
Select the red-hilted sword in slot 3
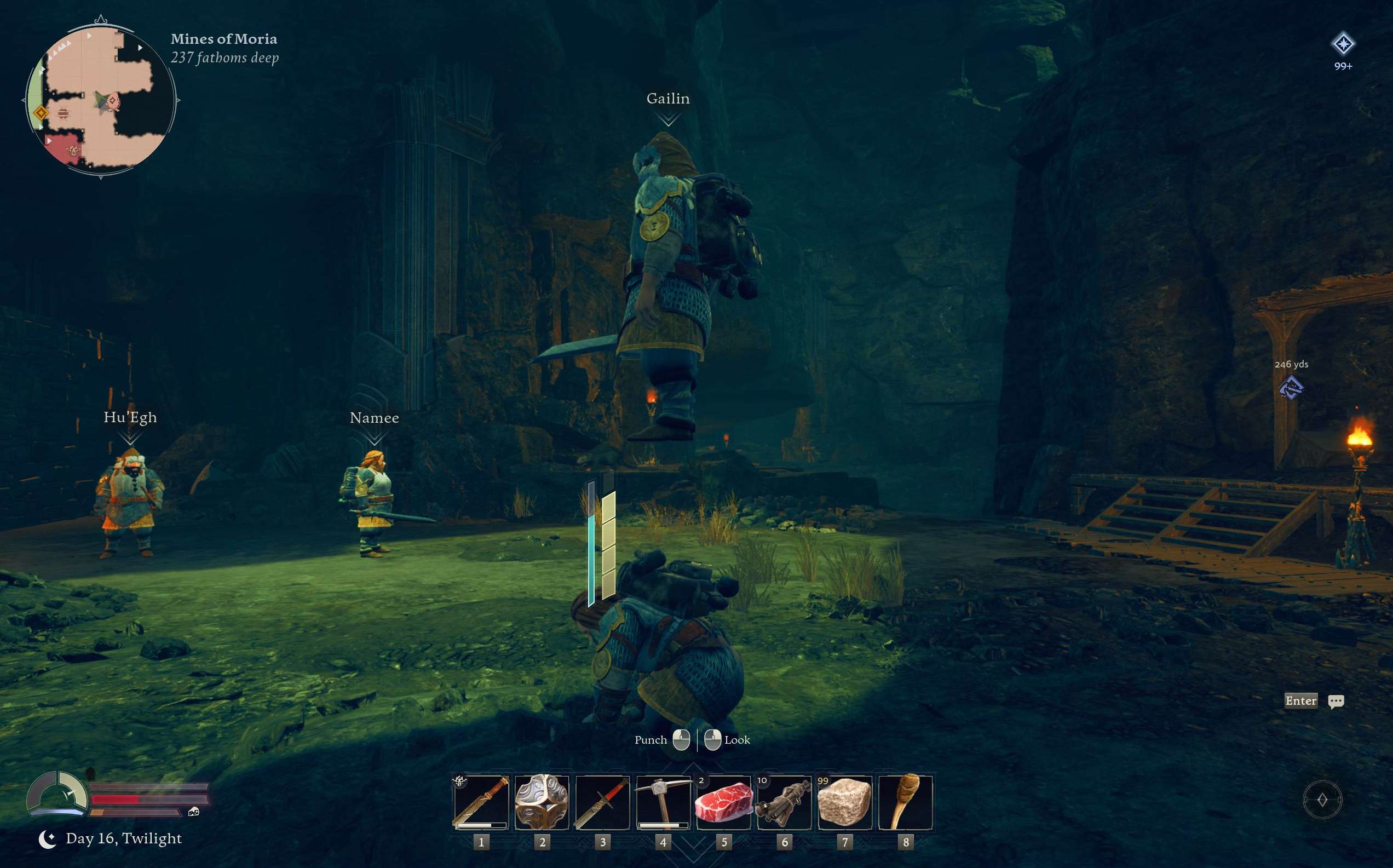(x=603, y=802)
